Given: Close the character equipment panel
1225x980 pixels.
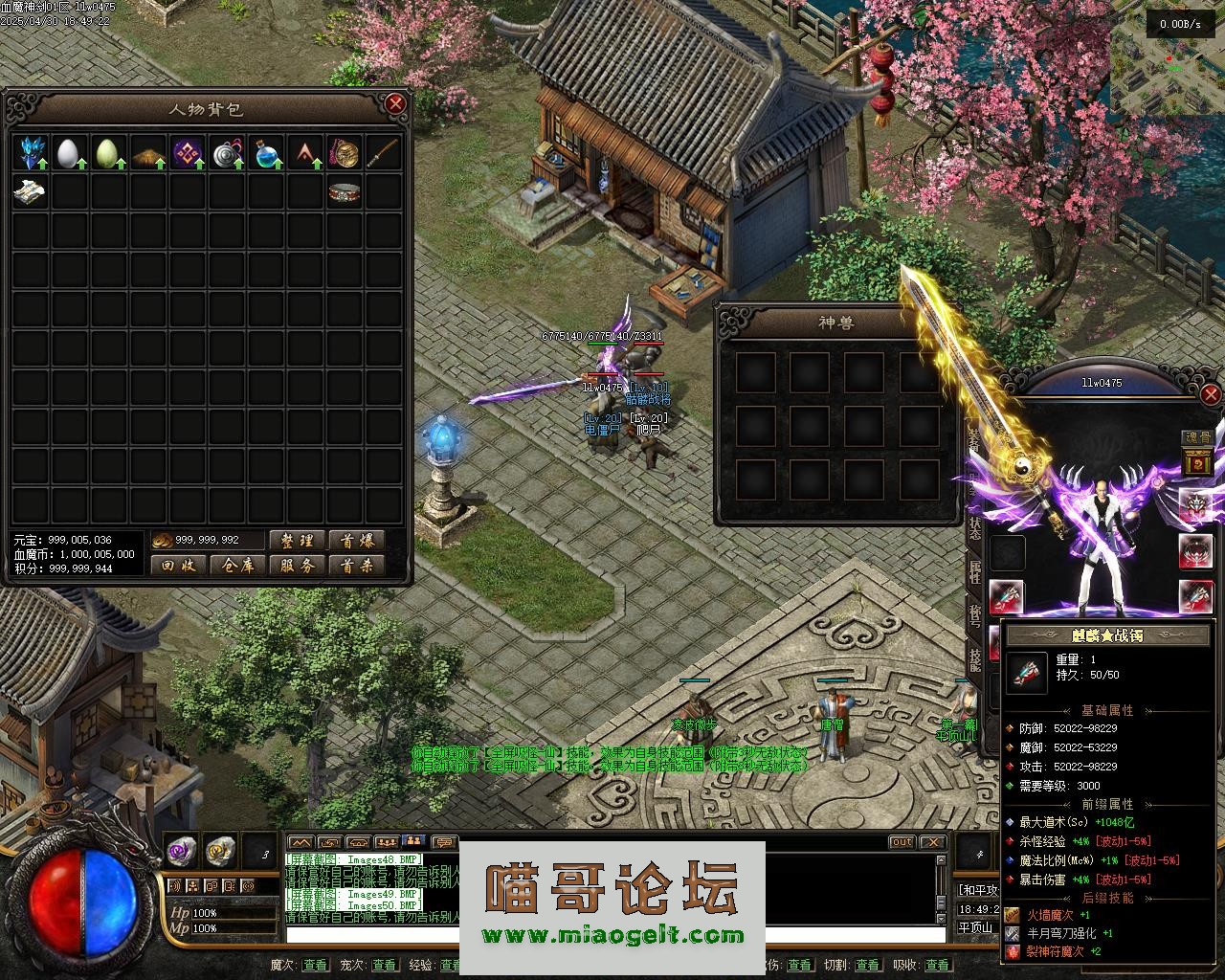Looking at the screenshot, I should [x=1211, y=393].
